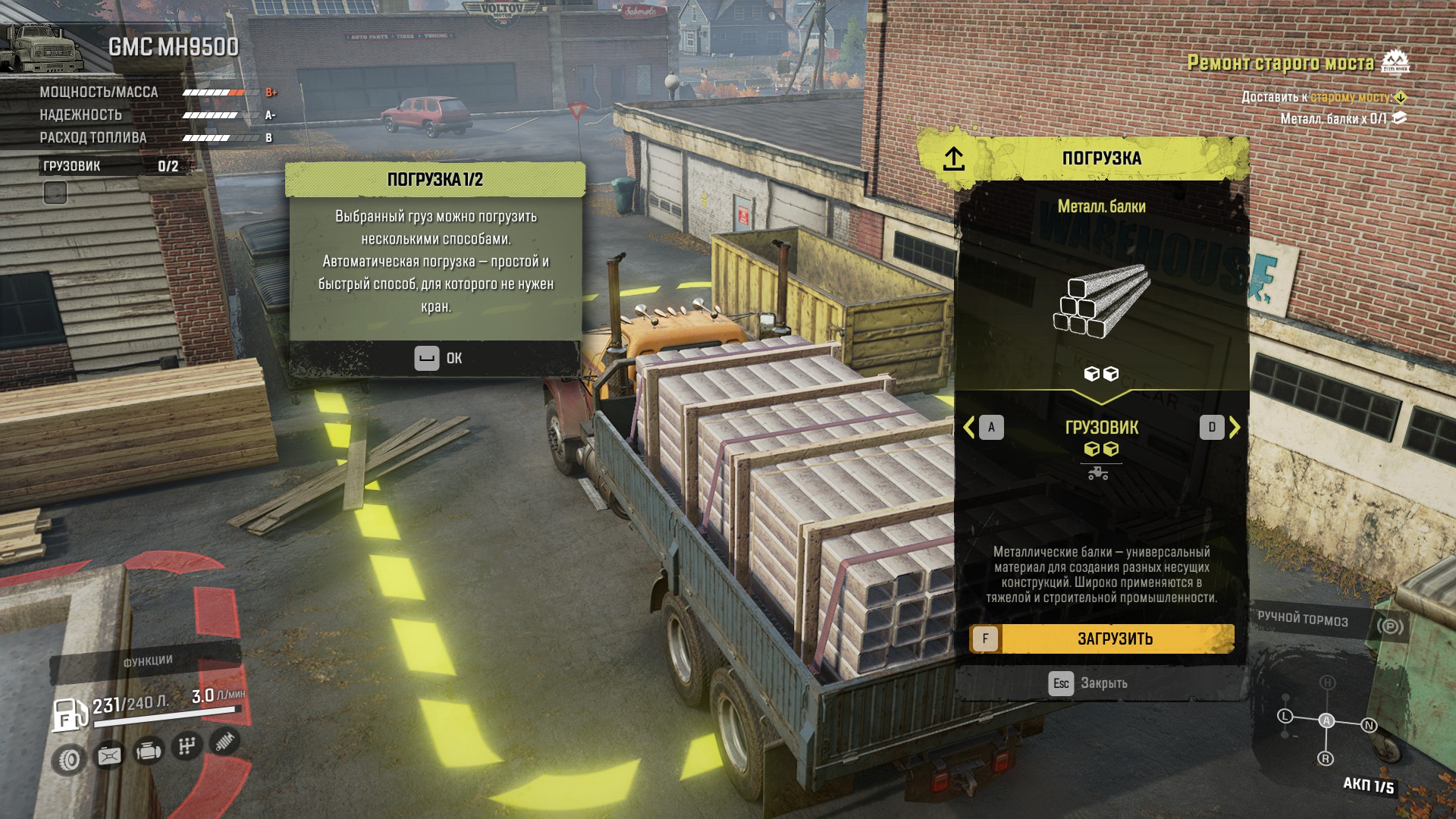Click the gear shifter diagram
The height and width of the screenshot is (819, 1456).
click(x=1326, y=721)
